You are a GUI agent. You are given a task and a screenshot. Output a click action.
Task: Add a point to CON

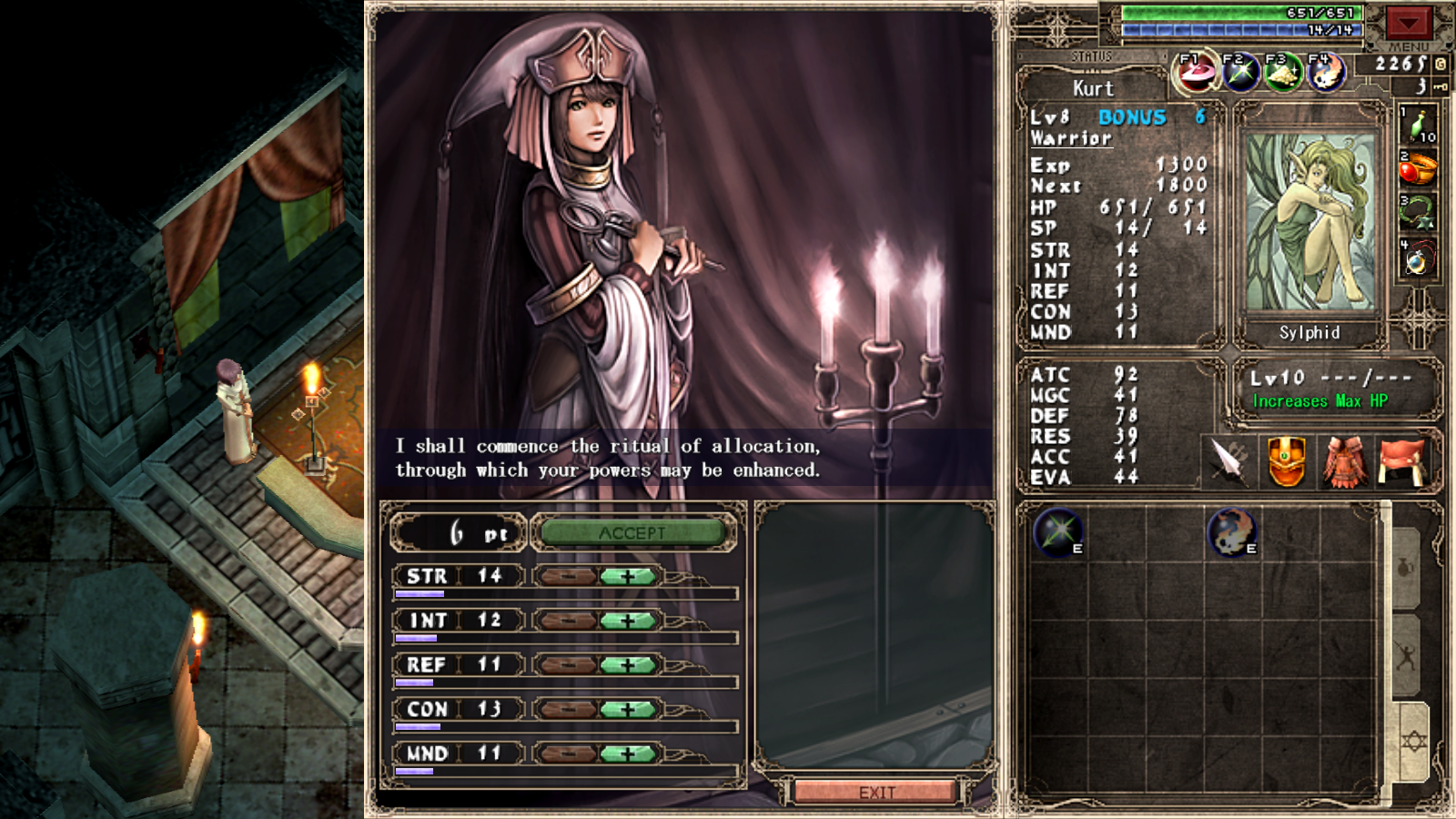627,709
